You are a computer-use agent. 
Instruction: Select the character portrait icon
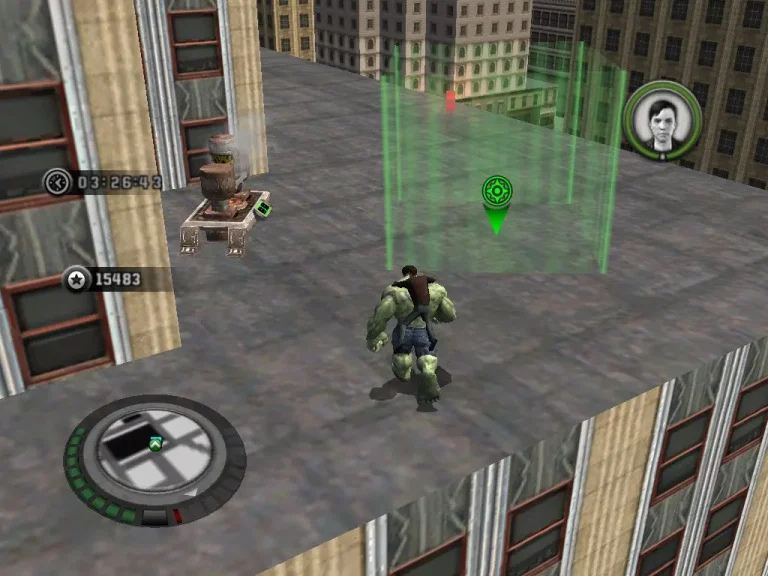[662, 121]
